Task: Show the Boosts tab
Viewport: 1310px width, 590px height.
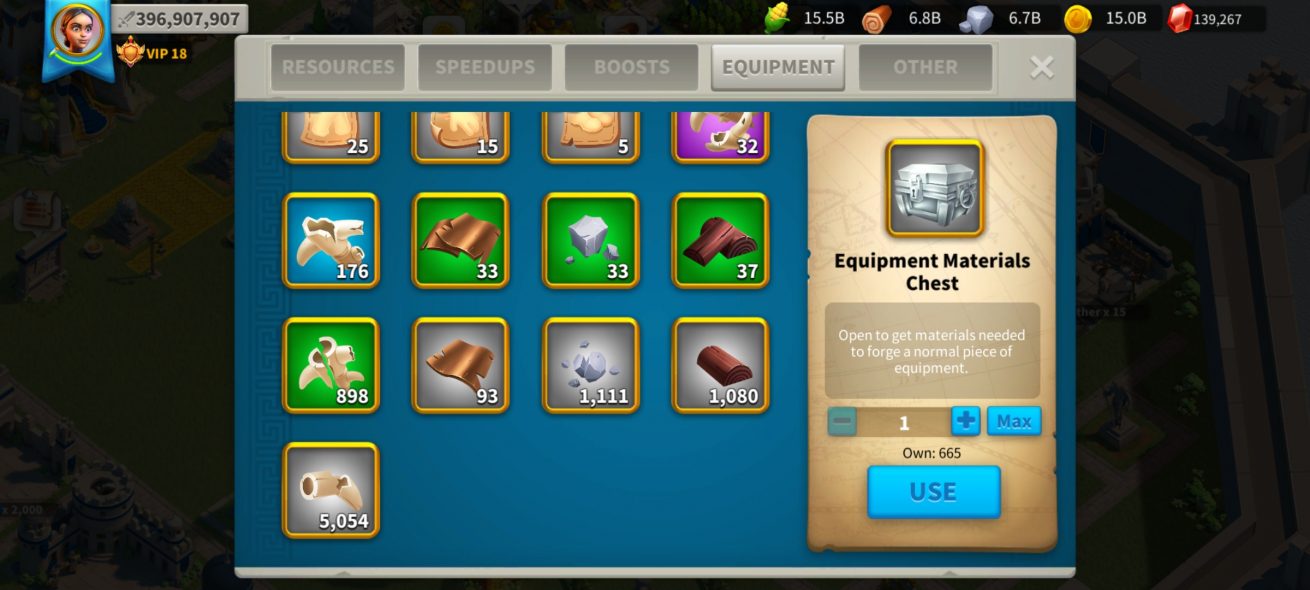Action: (x=632, y=67)
